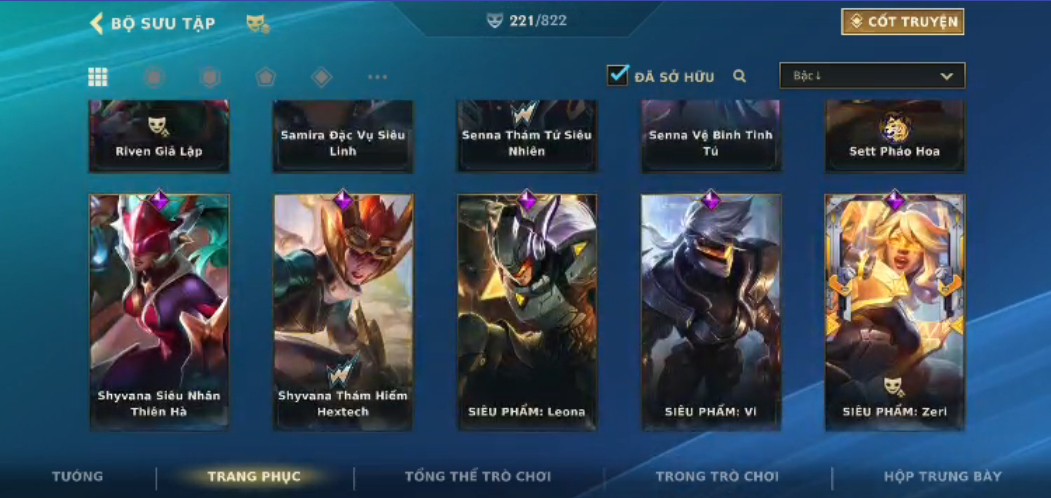This screenshot has width=1051, height=498.
Task: Select the grid view filter icon
Action: click(x=98, y=77)
